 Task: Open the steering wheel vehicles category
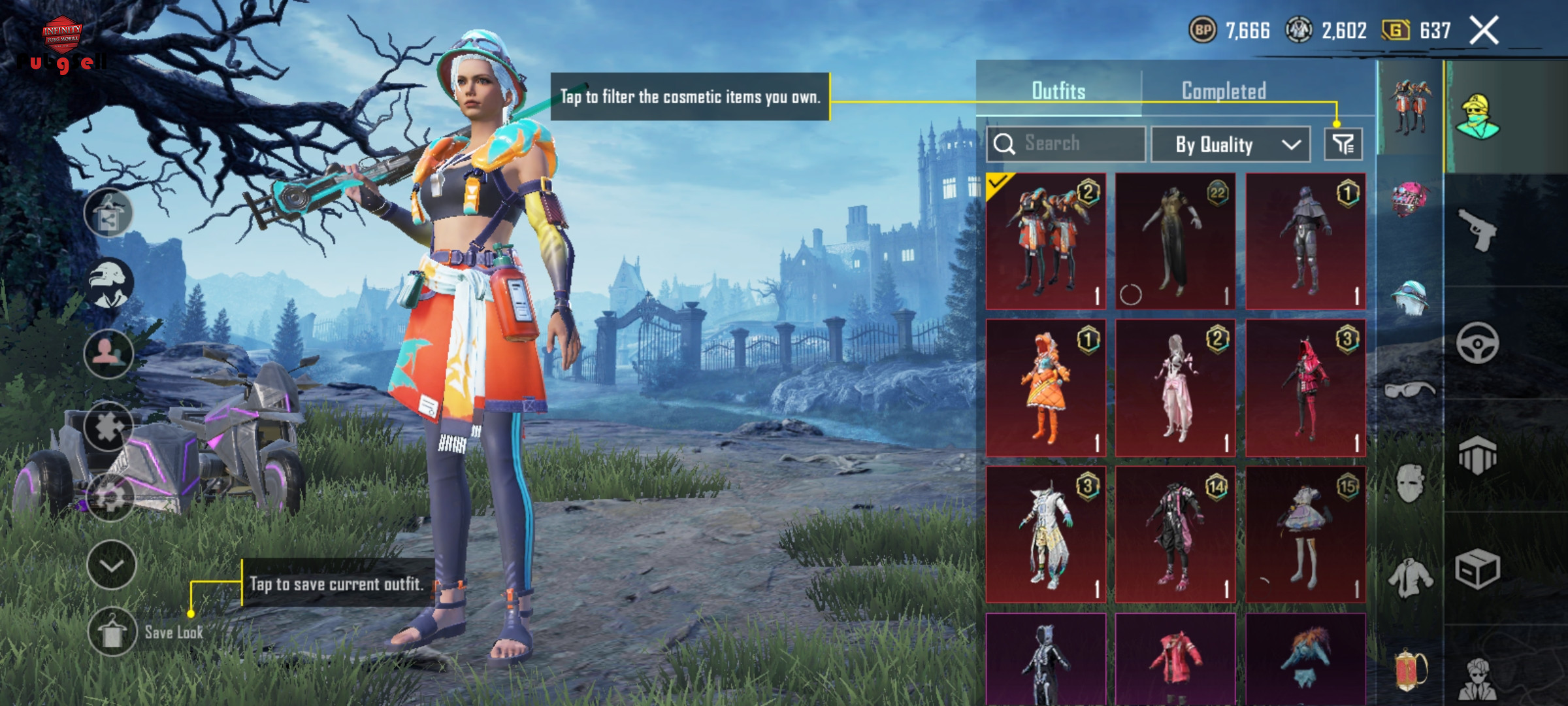[x=1477, y=343]
